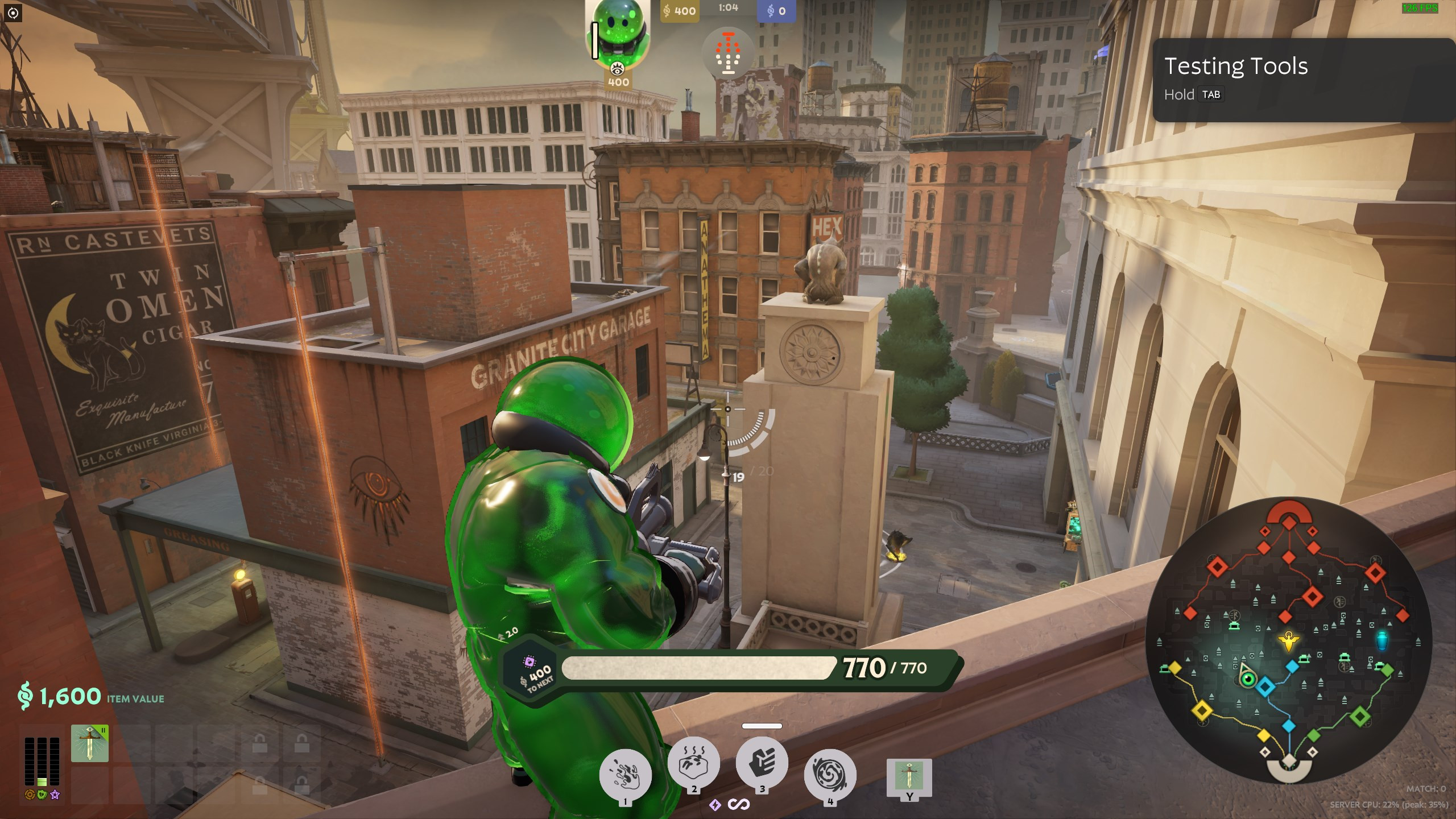Click the target icon in top-left corner
Viewport: 1456px width, 819px height.
(x=13, y=13)
